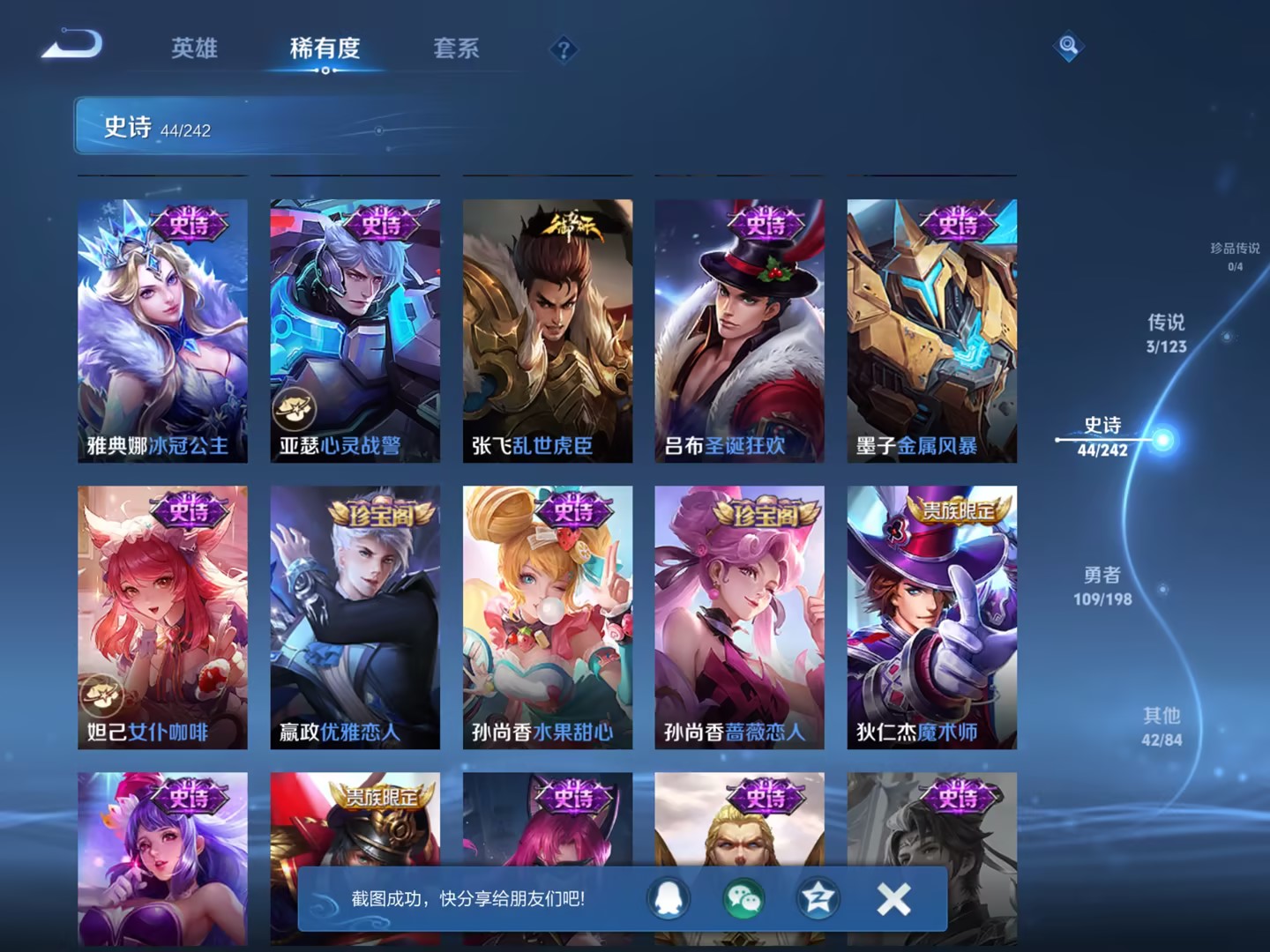This screenshot has height=952, width=1270.
Task: Share the screenshot via the QQ icon
Action: [x=669, y=899]
